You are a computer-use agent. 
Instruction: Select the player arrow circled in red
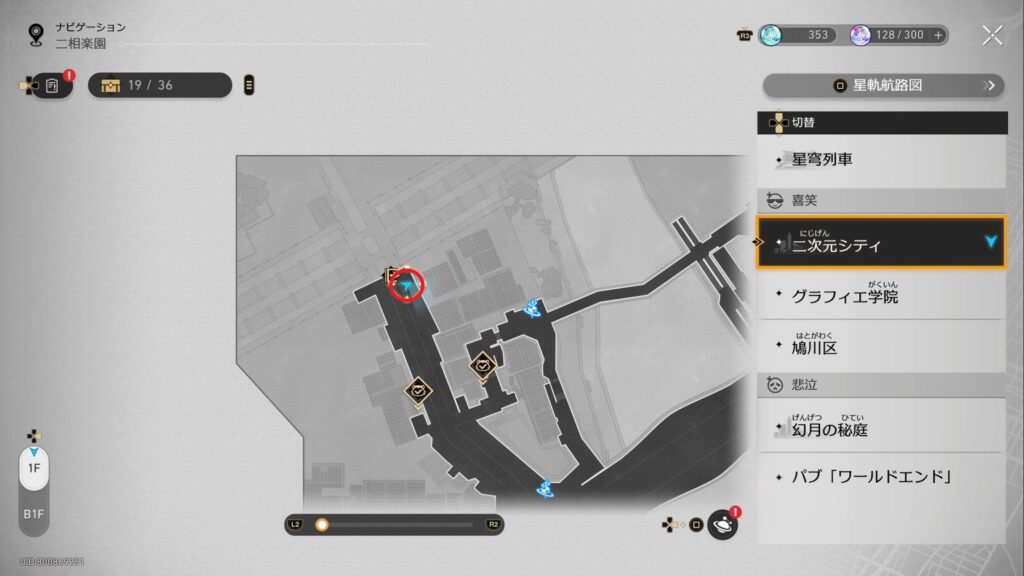pos(407,287)
